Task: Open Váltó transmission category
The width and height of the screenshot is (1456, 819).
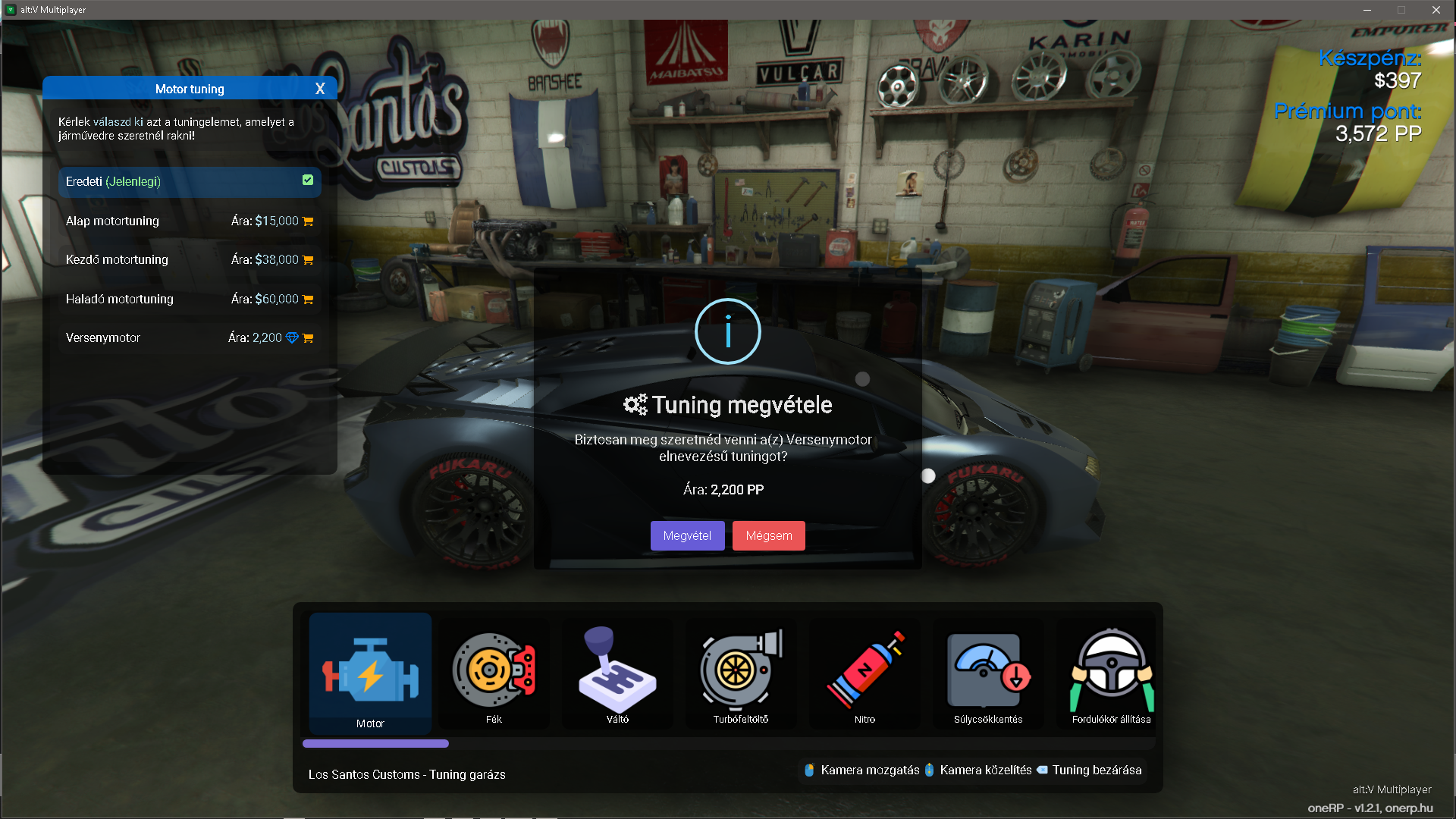Action: click(617, 673)
